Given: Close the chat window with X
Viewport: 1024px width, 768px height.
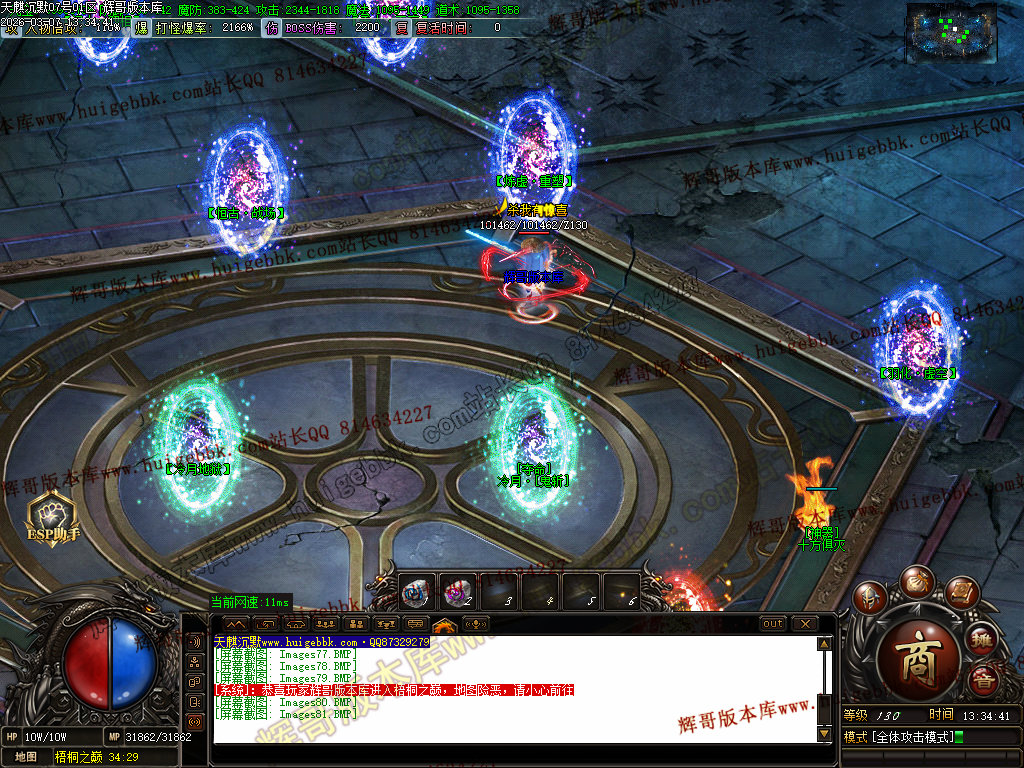Looking at the screenshot, I should click(804, 624).
